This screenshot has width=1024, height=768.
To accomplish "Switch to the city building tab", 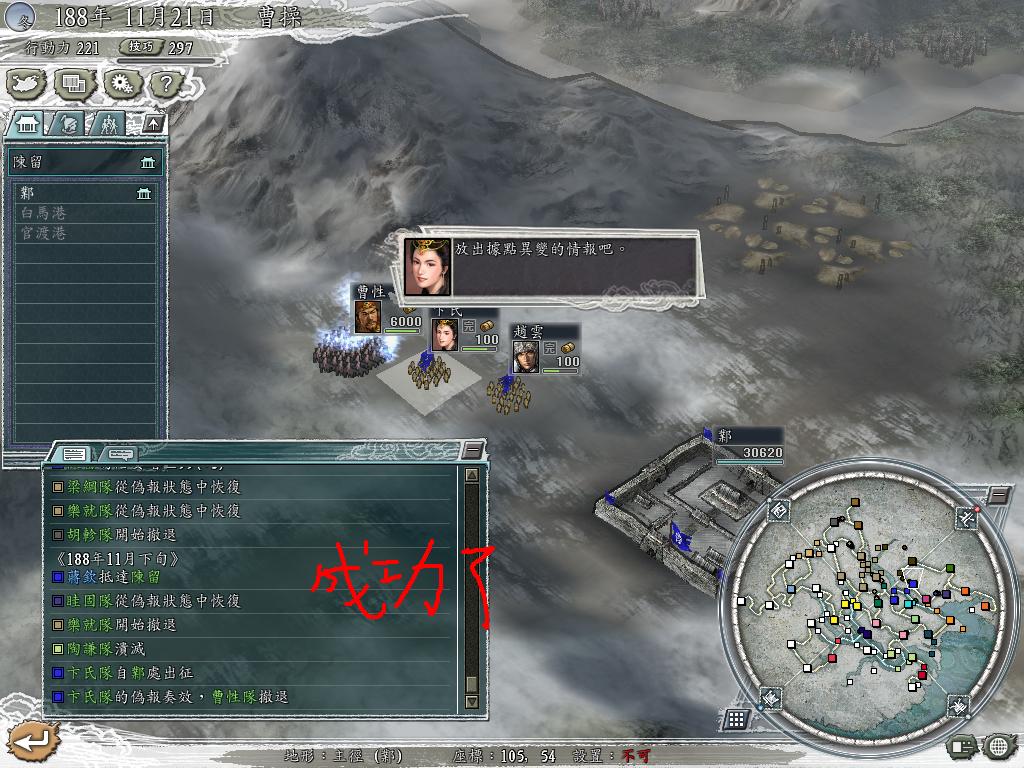I will point(27,123).
